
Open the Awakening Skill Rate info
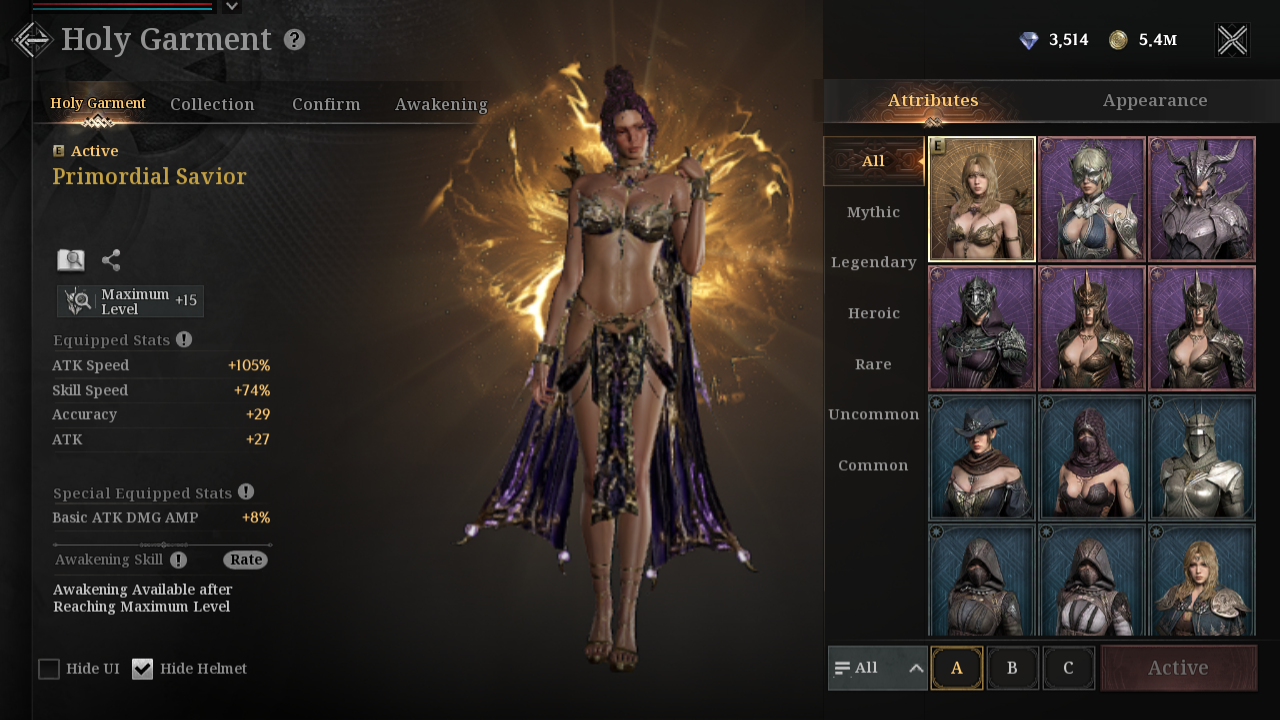click(245, 560)
